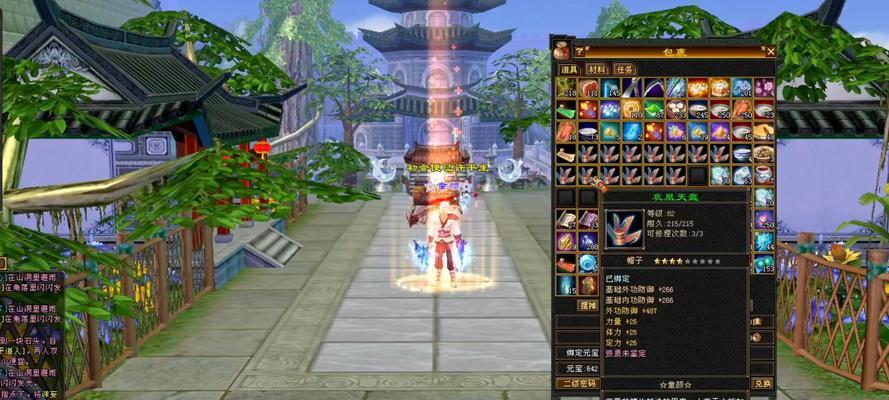Viewport: 889px width, 400px height.
Task: Select the ice crystal stack of 145
Action: (610, 89)
